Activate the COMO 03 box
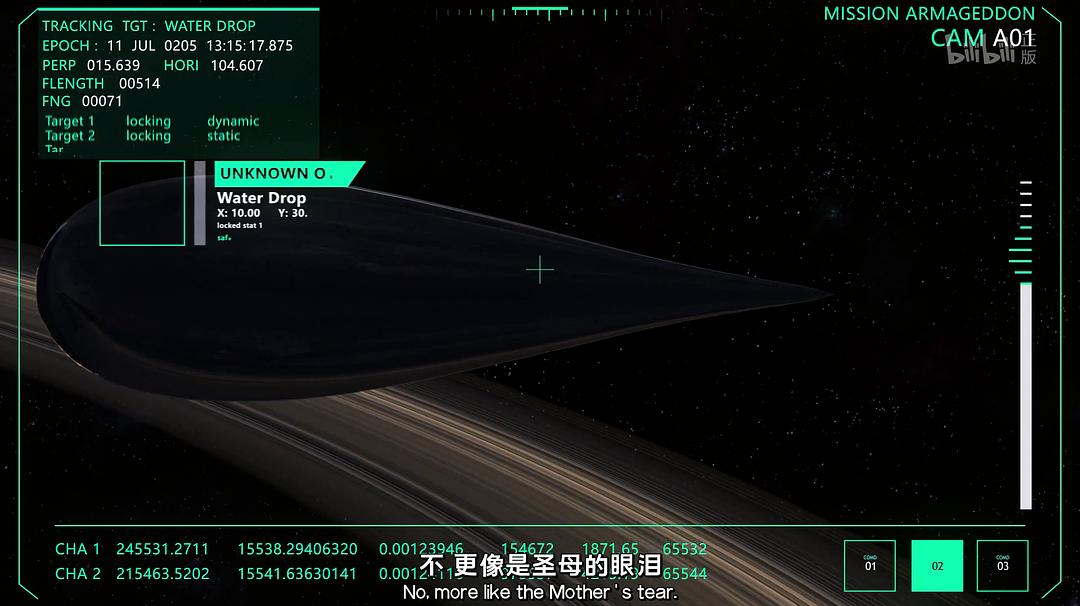1080x606 pixels. tap(1002, 566)
